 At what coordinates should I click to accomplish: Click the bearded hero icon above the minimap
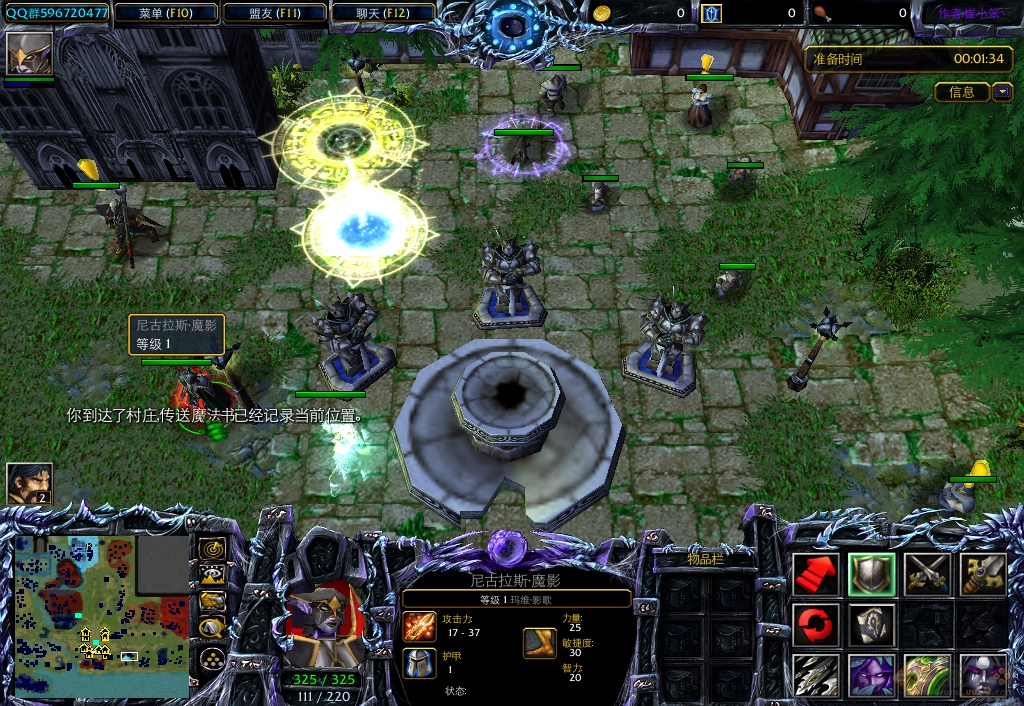pyautogui.click(x=29, y=483)
